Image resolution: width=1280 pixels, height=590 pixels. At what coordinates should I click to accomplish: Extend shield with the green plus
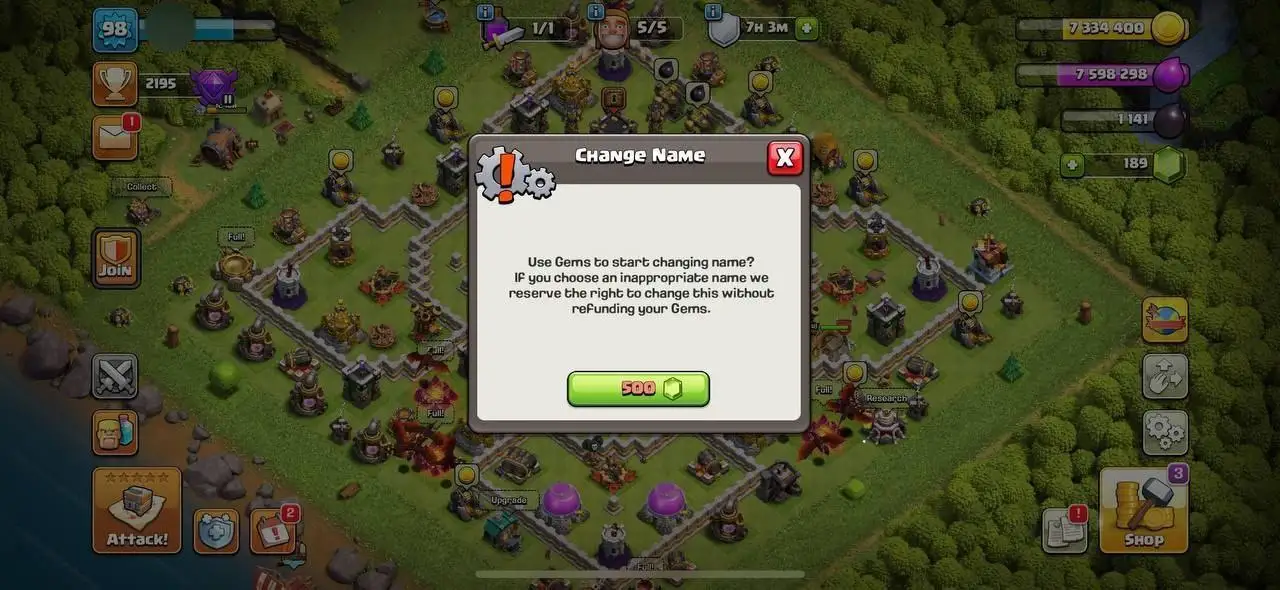806,28
